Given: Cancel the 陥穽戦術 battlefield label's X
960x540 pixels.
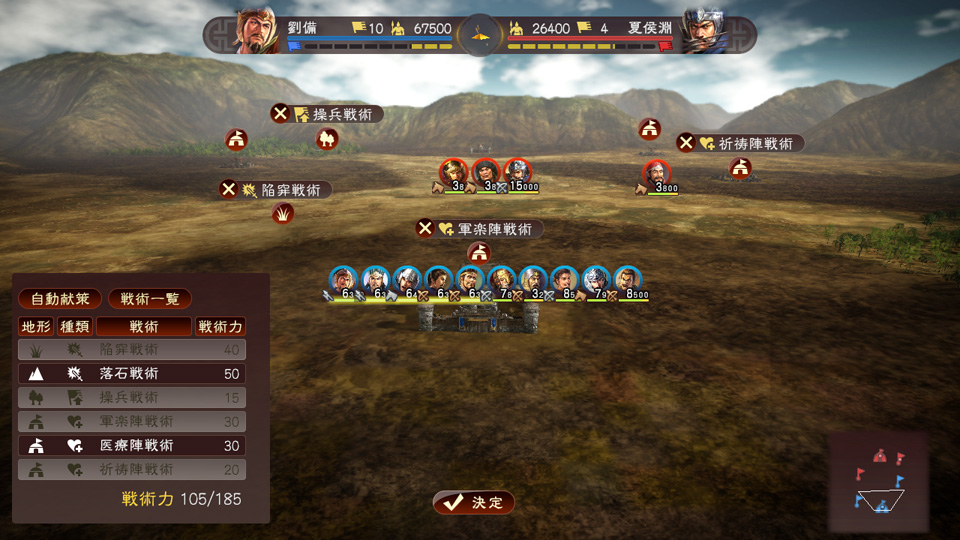Looking at the screenshot, I should (x=228, y=190).
